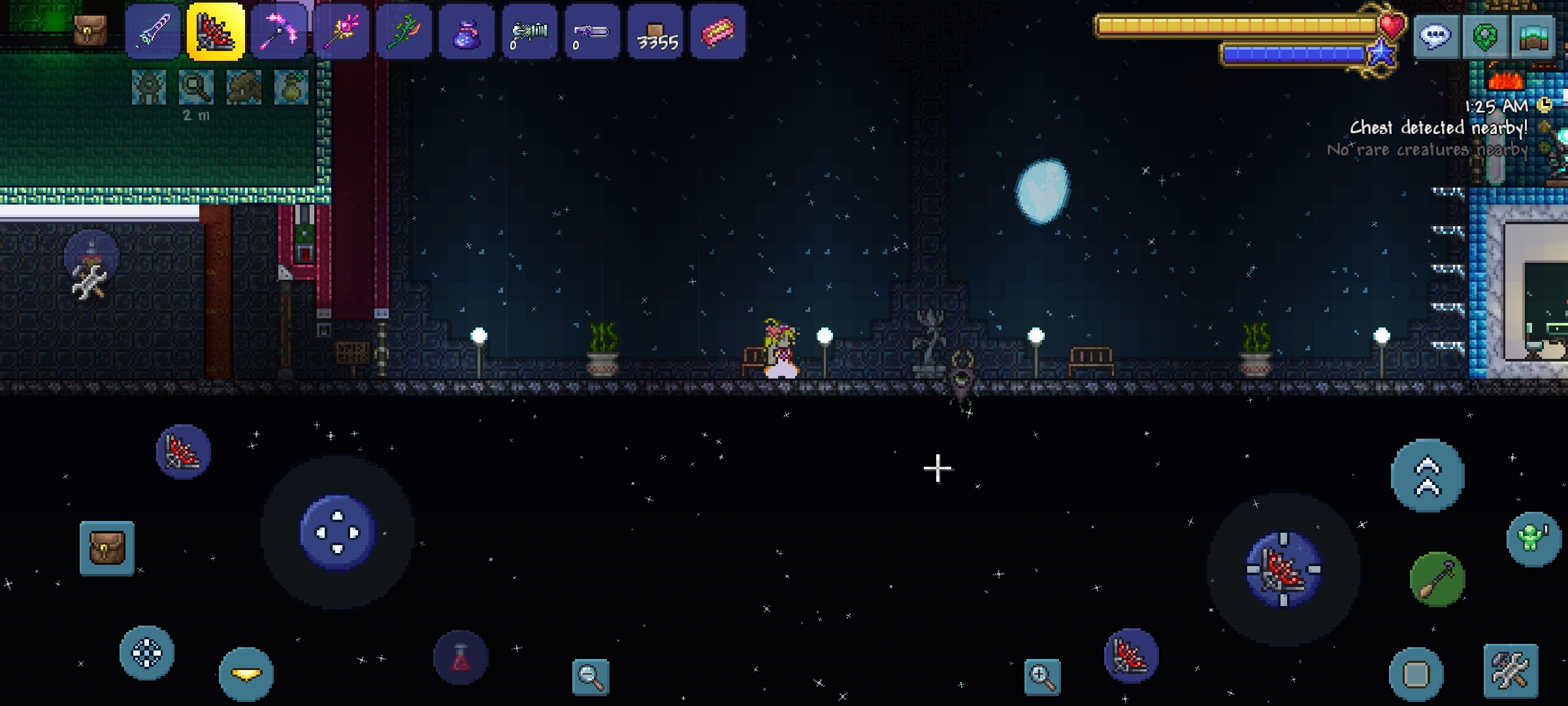The height and width of the screenshot is (706, 1568).
Task: Select the block stack of 3355
Action: pos(656,32)
